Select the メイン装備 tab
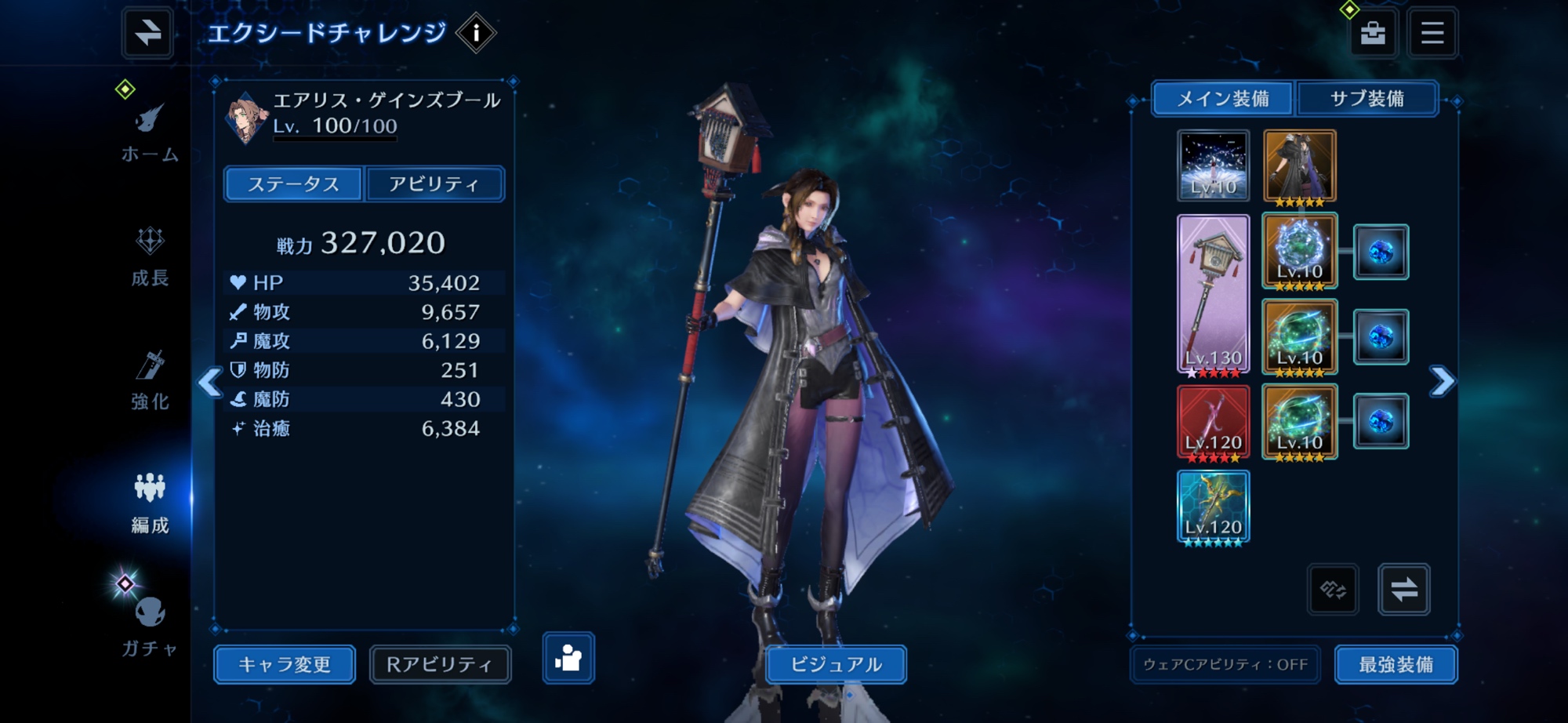Image resolution: width=1568 pixels, height=723 pixels. (x=1223, y=99)
